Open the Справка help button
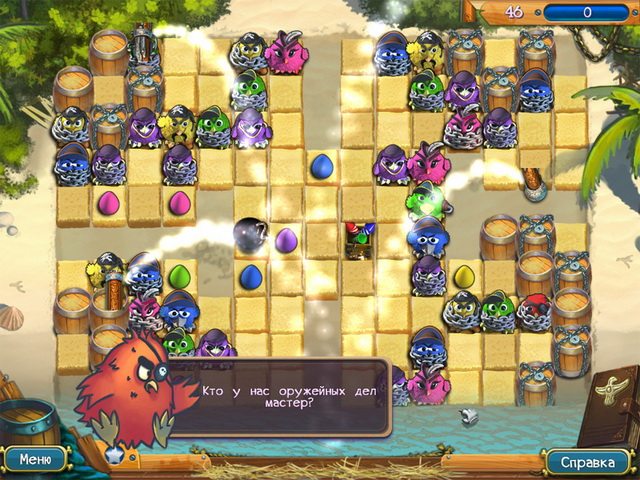The width and height of the screenshot is (640, 480). (x=587, y=462)
